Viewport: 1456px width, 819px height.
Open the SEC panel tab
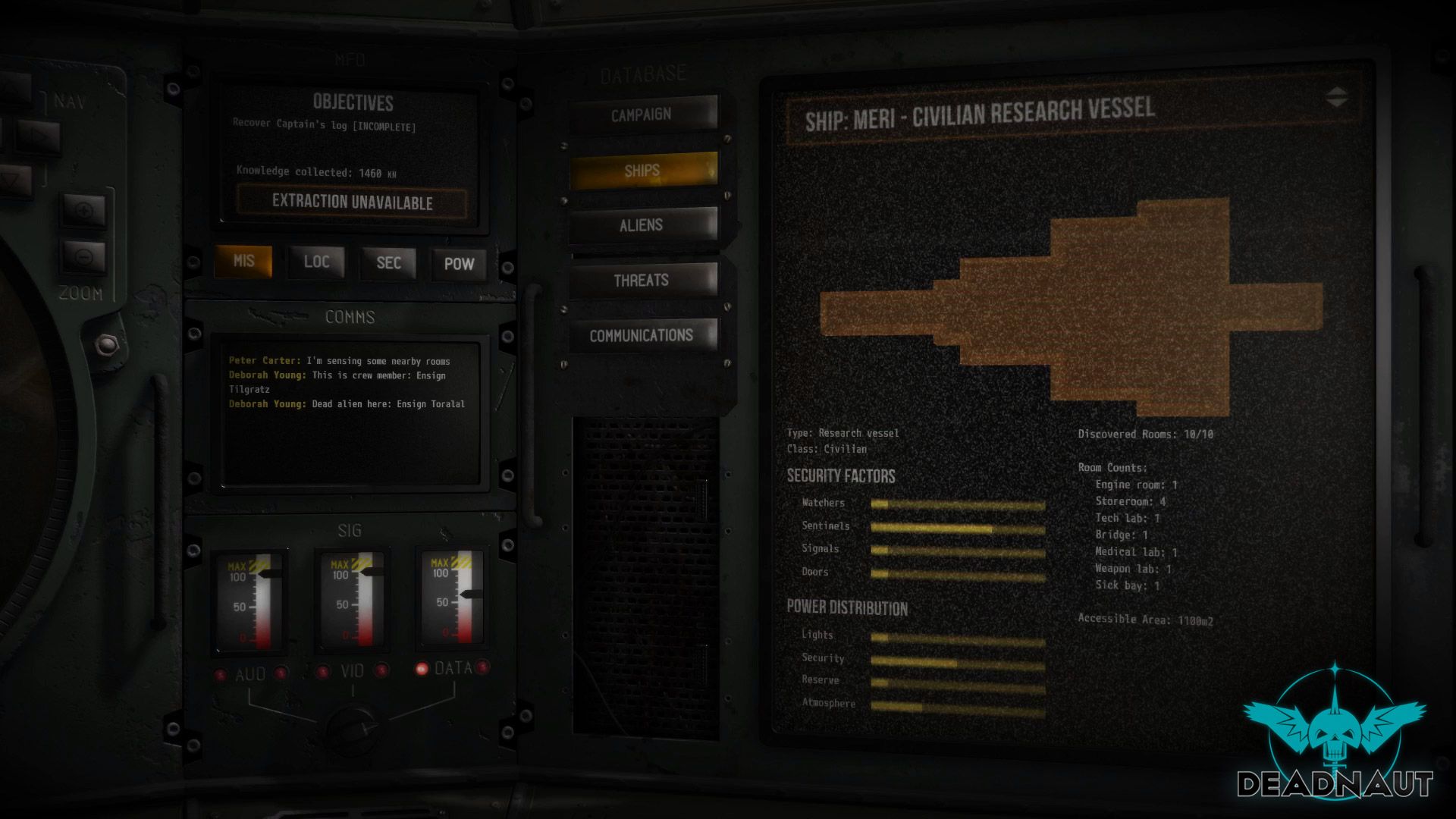pyautogui.click(x=388, y=263)
